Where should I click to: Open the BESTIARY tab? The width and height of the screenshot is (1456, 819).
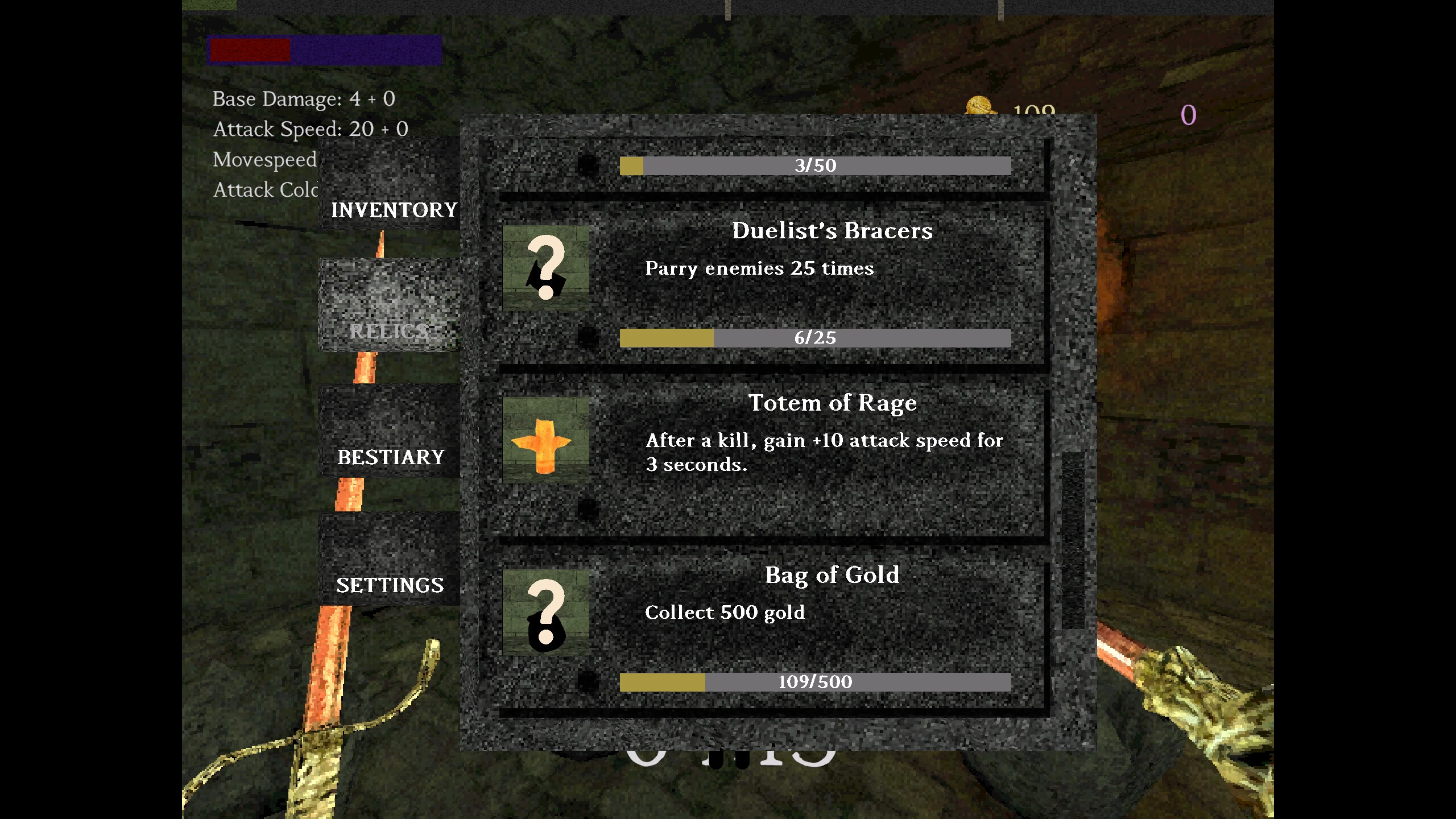[391, 457]
